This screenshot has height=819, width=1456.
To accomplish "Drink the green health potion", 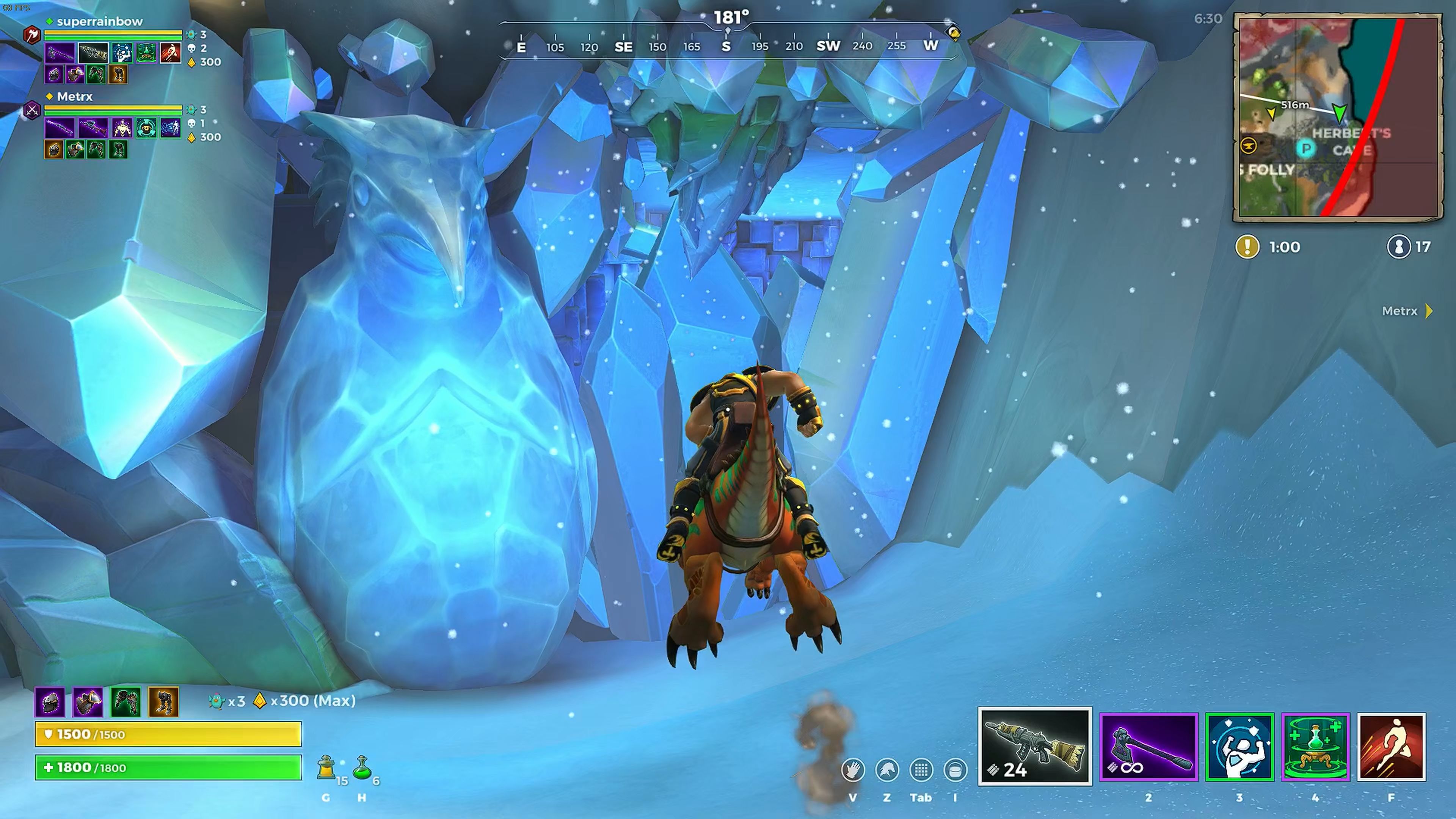I will coord(362,768).
